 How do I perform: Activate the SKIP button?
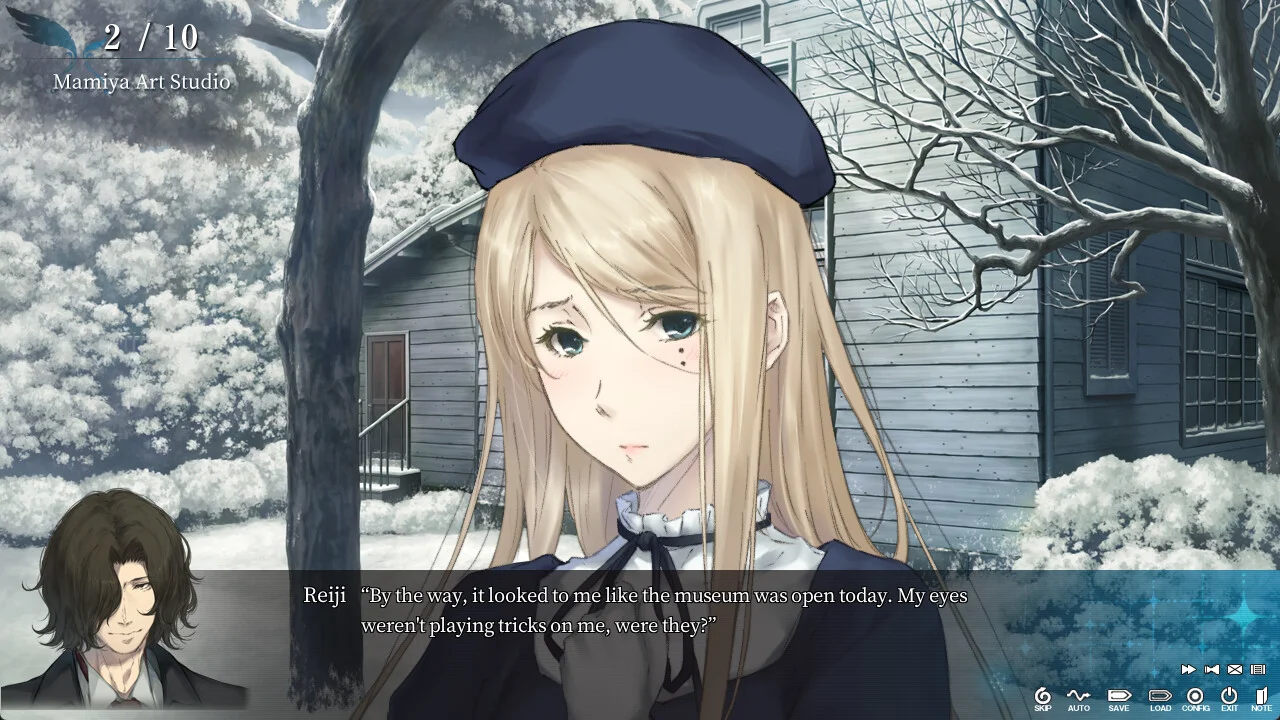tap(1043, 697)
